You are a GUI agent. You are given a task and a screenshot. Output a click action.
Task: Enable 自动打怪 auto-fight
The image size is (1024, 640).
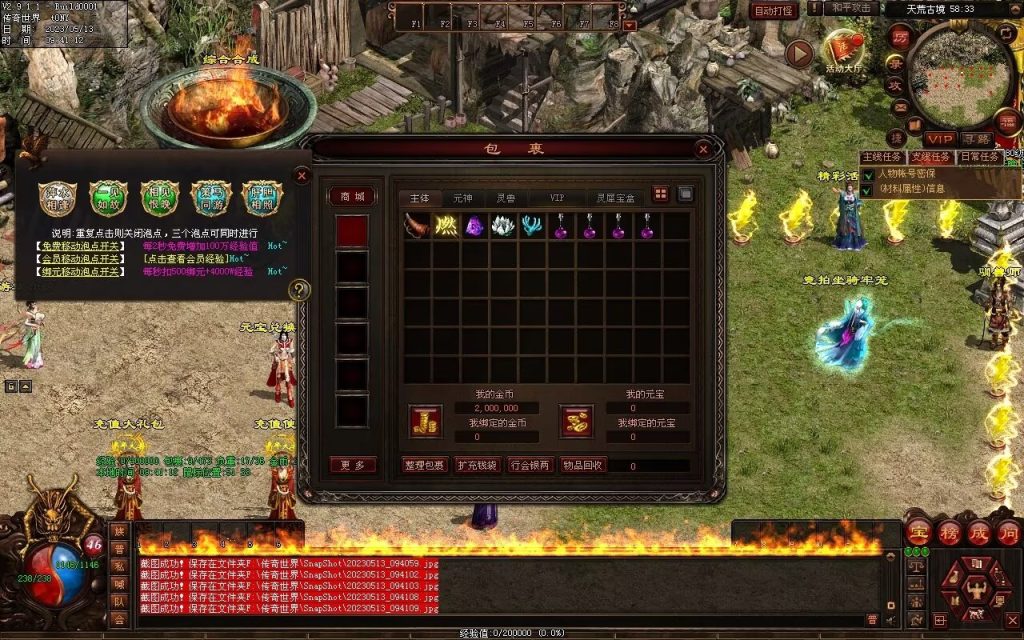click(774, 10)
